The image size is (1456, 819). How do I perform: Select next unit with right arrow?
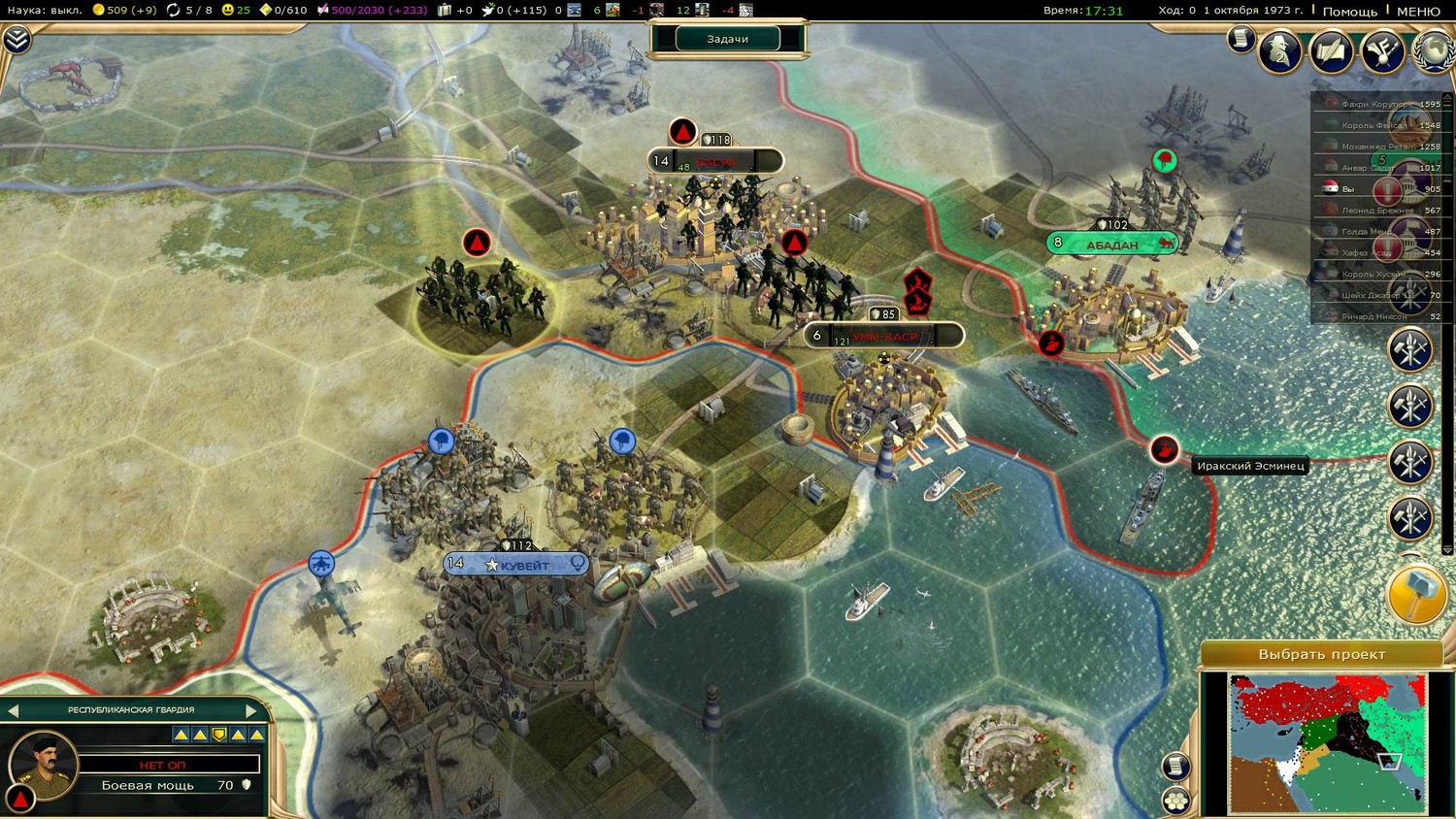pos(251,710)
